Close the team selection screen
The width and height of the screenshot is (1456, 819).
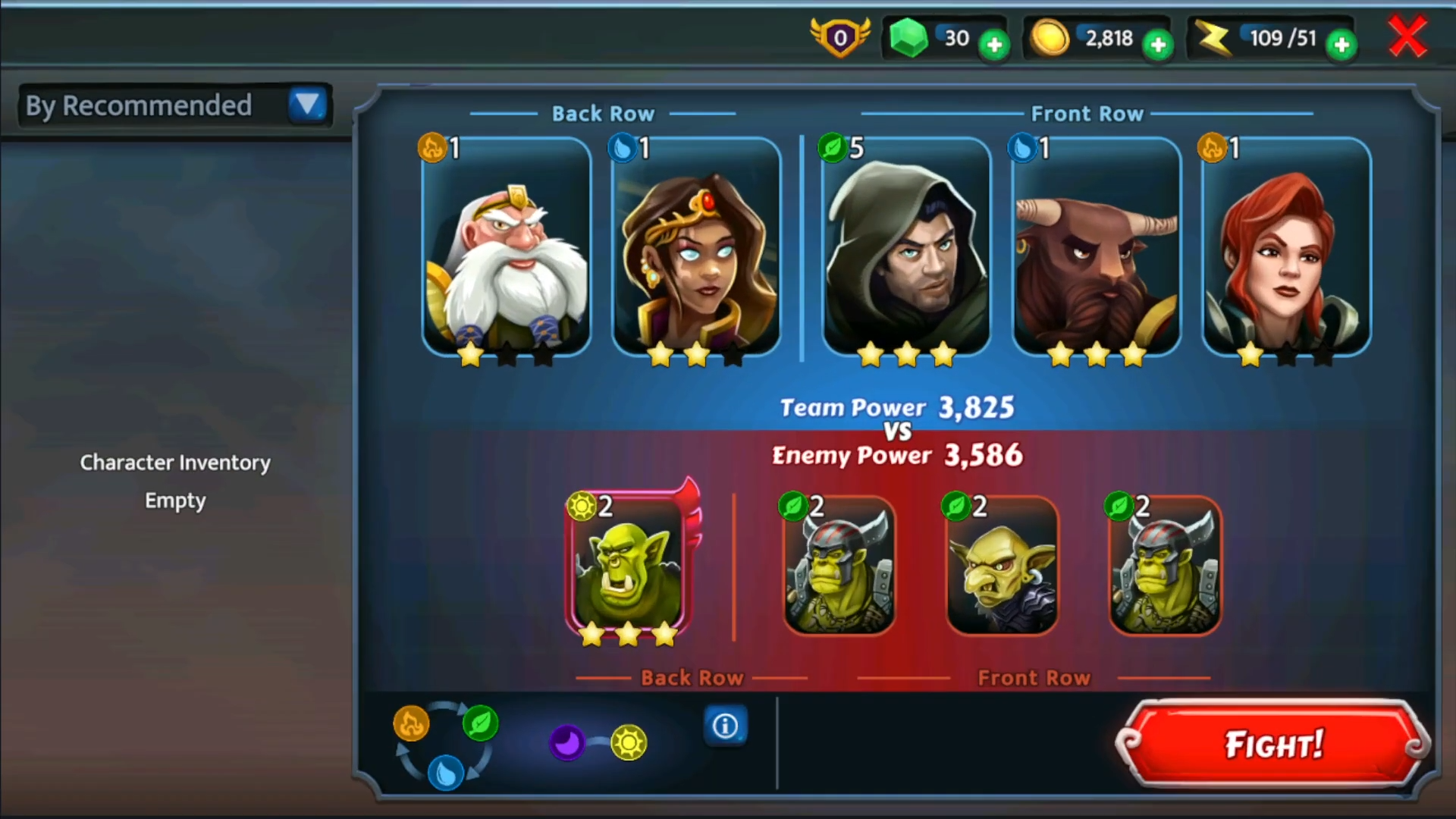[x=1407, y=37]
